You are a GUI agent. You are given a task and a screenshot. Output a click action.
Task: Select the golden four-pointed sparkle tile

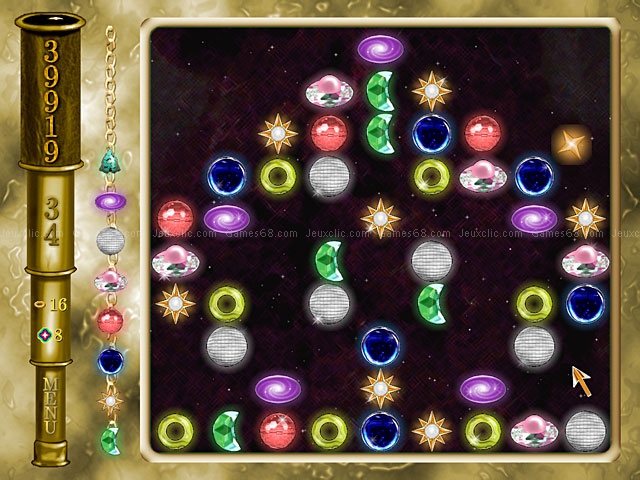571,144
